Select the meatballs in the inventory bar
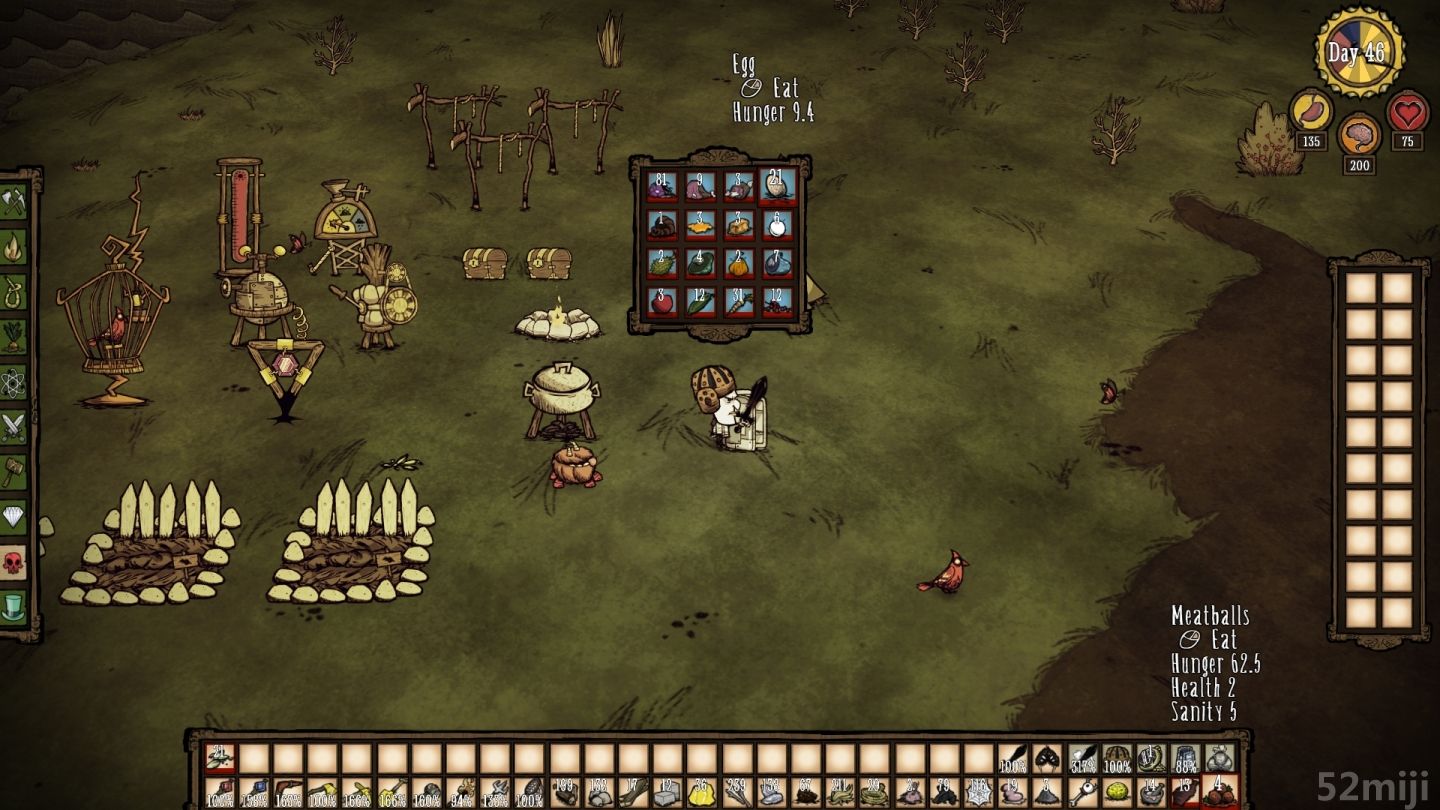 [1219, 793]
